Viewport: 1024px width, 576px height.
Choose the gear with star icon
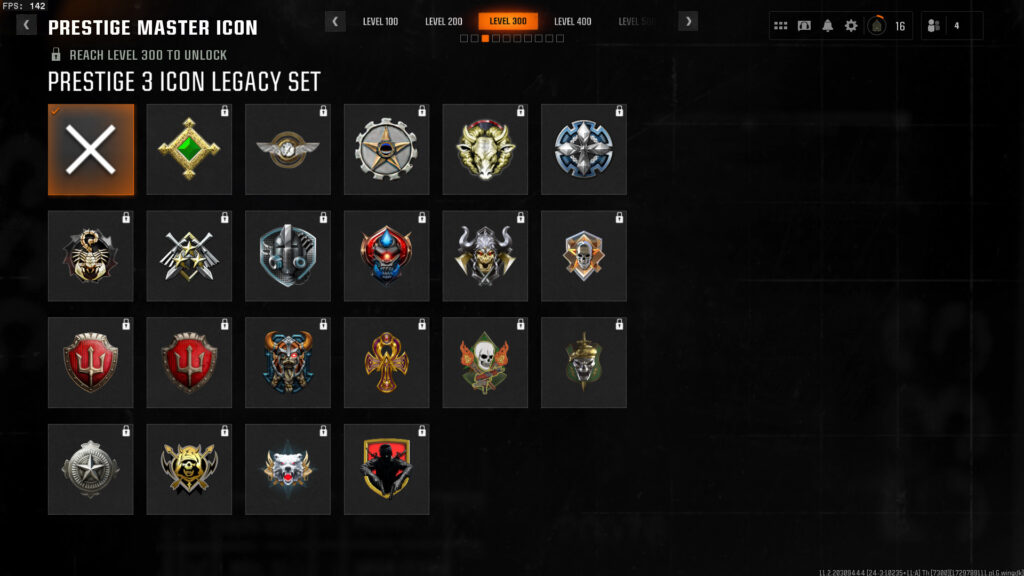(x=386, y=149)
